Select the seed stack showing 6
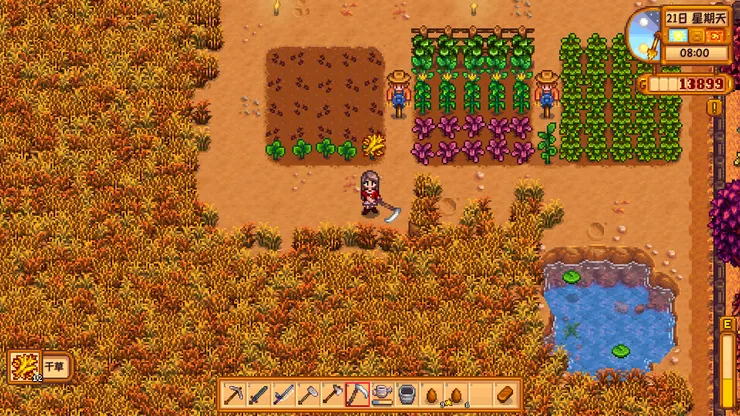740x416 pixels. click(x=456, y=394)
